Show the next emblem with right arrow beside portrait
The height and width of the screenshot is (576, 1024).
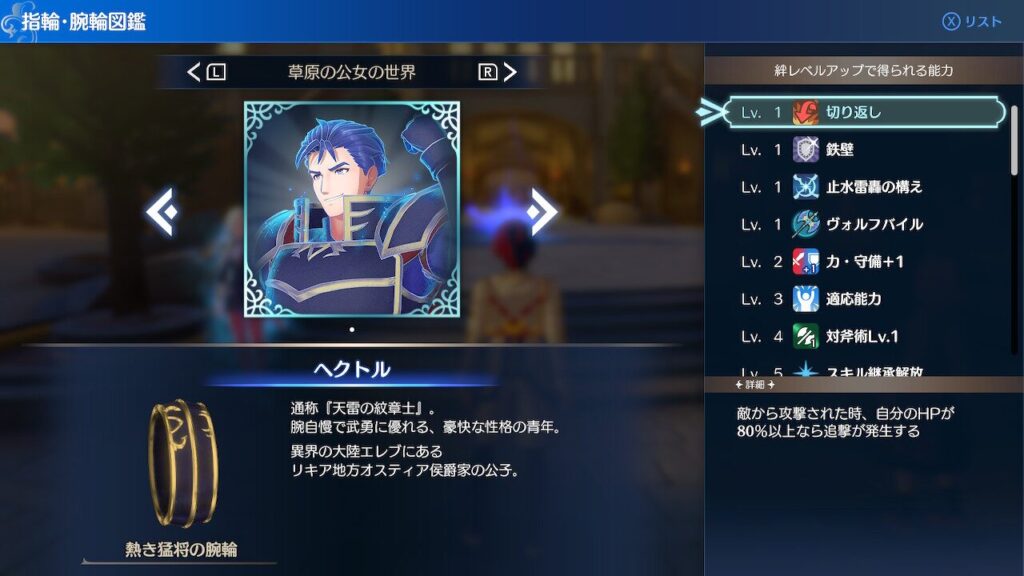pyautogui.click(x=542, y=211)
